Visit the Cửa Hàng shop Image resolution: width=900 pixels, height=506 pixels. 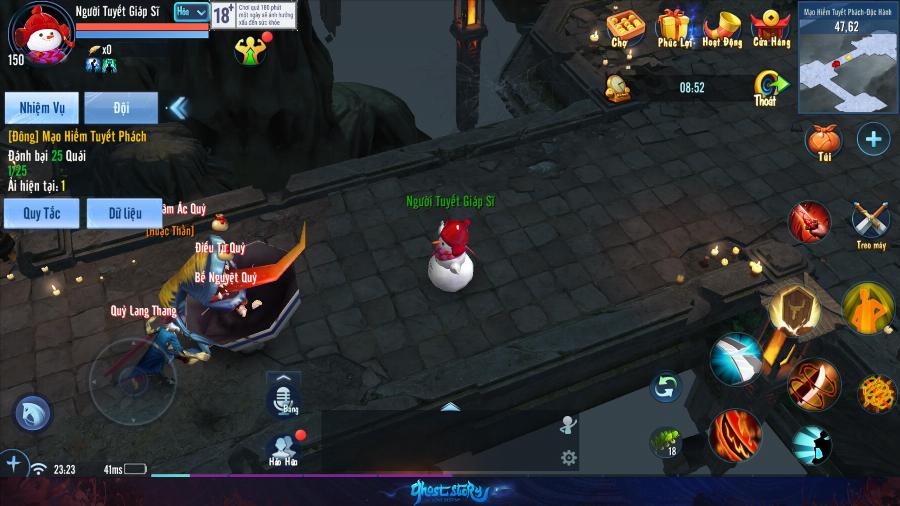click(771, 26)
